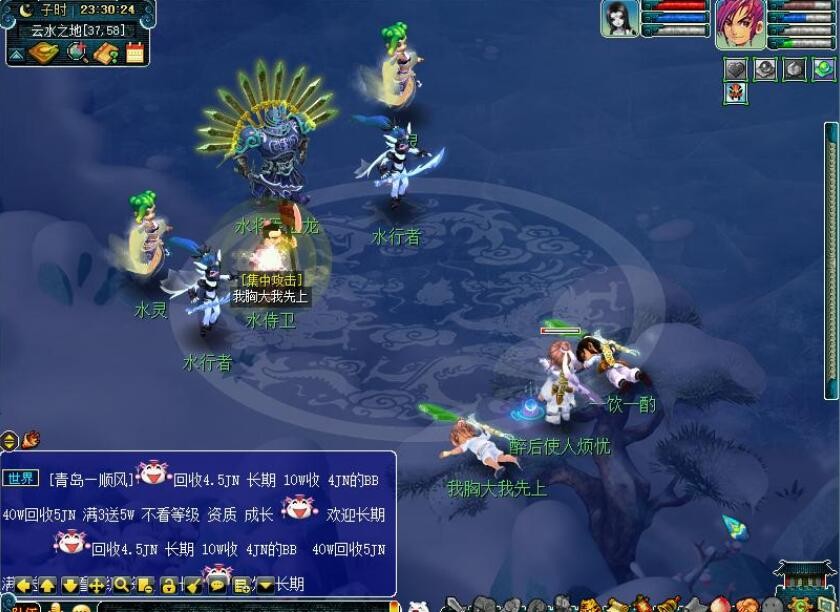Click the green gem buff icon
The width and height of the screenshot is (840, 612).
click(823, 69)
